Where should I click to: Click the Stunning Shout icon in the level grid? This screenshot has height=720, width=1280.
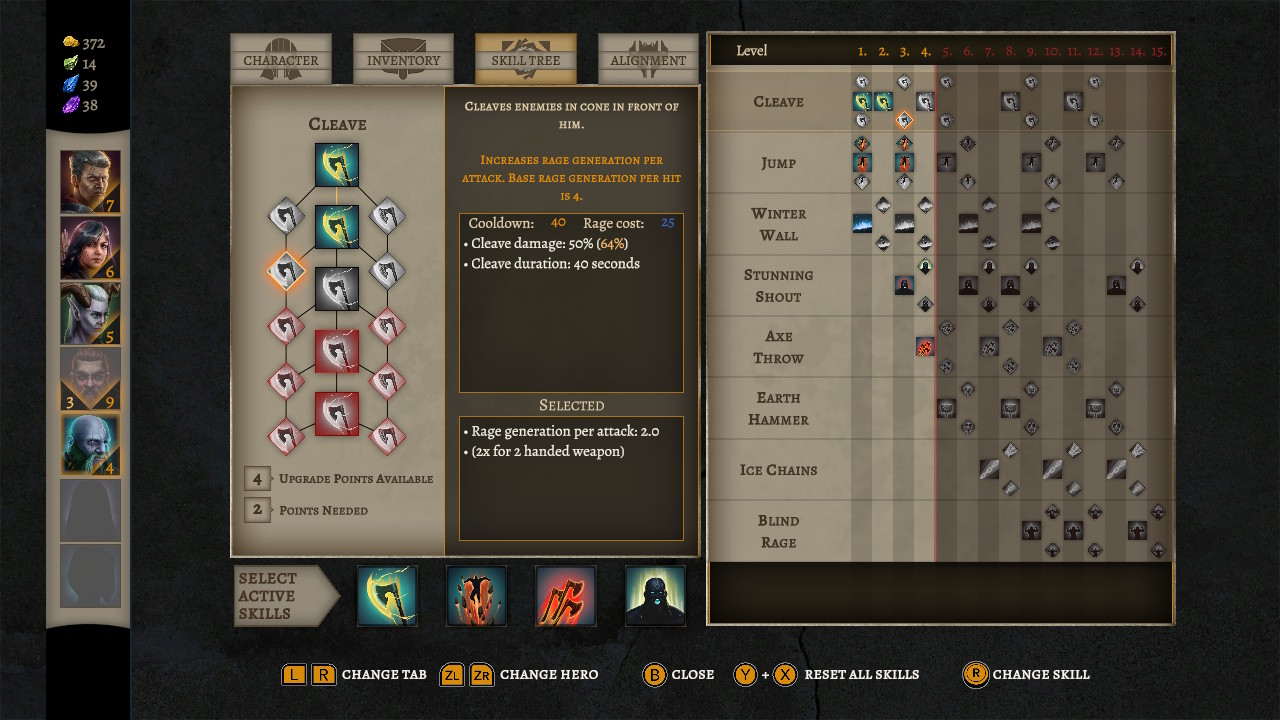[x=903, y=285]
